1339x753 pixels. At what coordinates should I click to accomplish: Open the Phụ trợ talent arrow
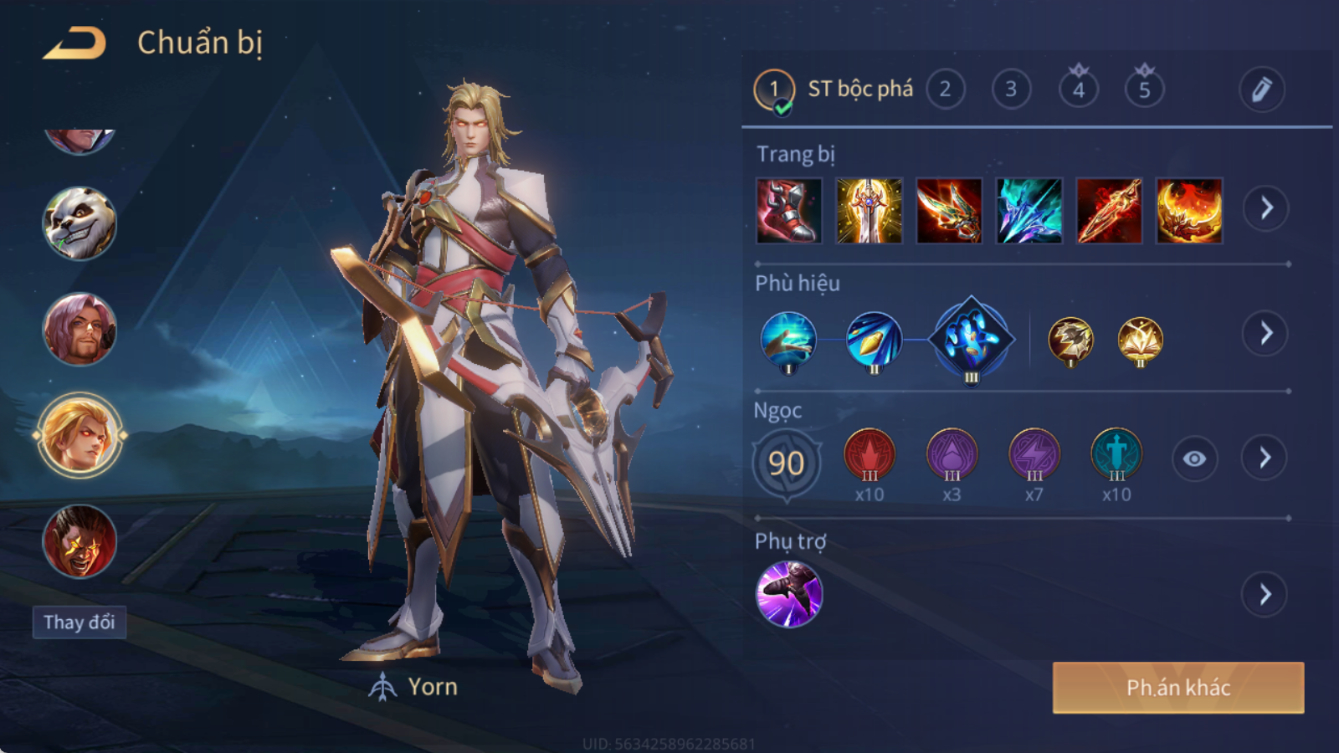1265,595
